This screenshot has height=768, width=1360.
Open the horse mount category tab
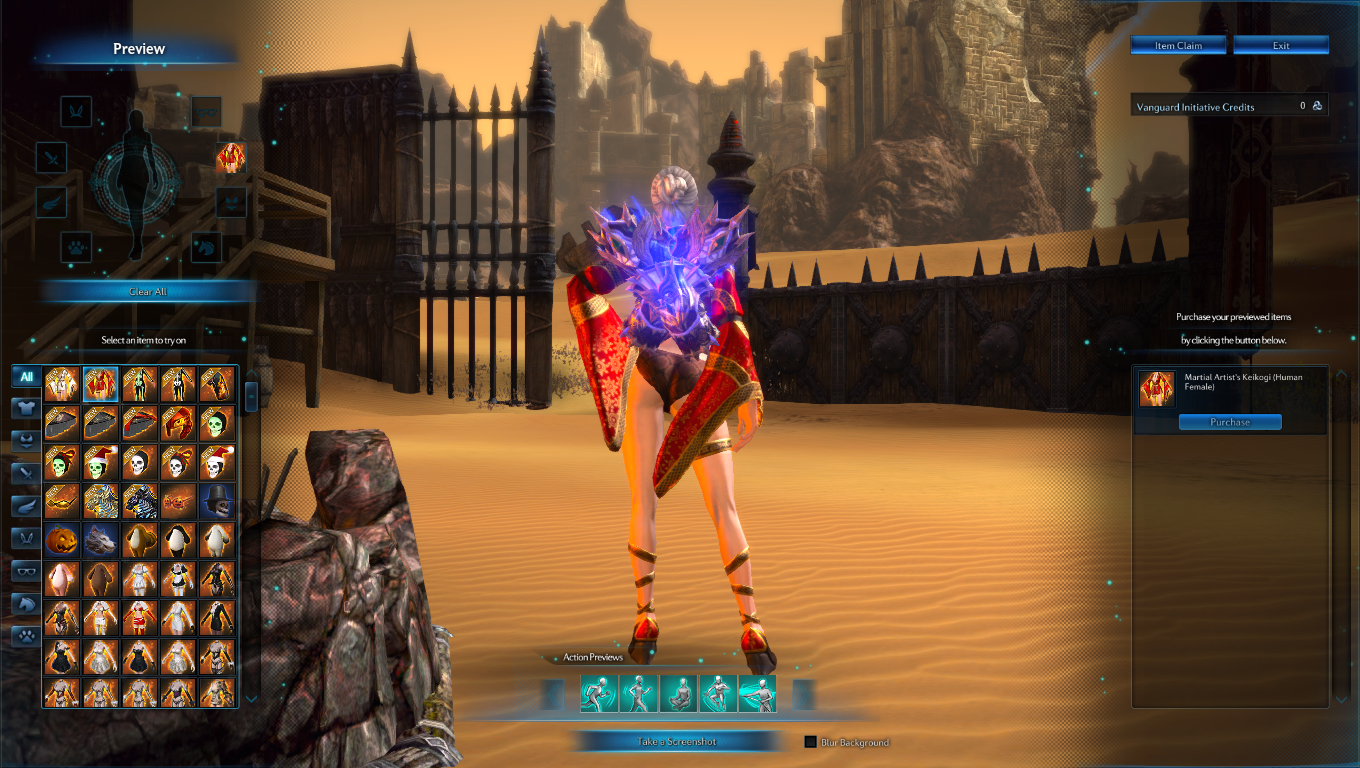(x=26, y=603)
